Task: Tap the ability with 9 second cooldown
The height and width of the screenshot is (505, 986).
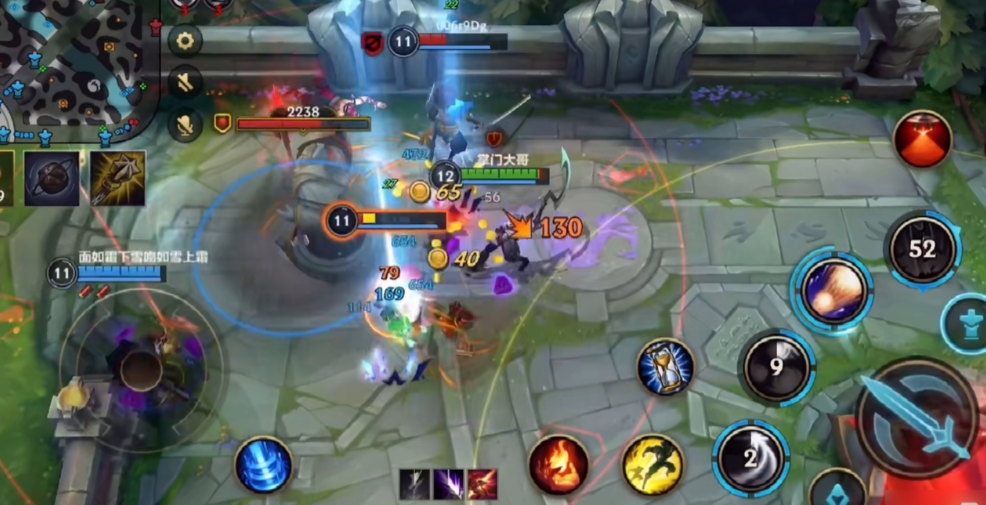Action: [777, 366]
